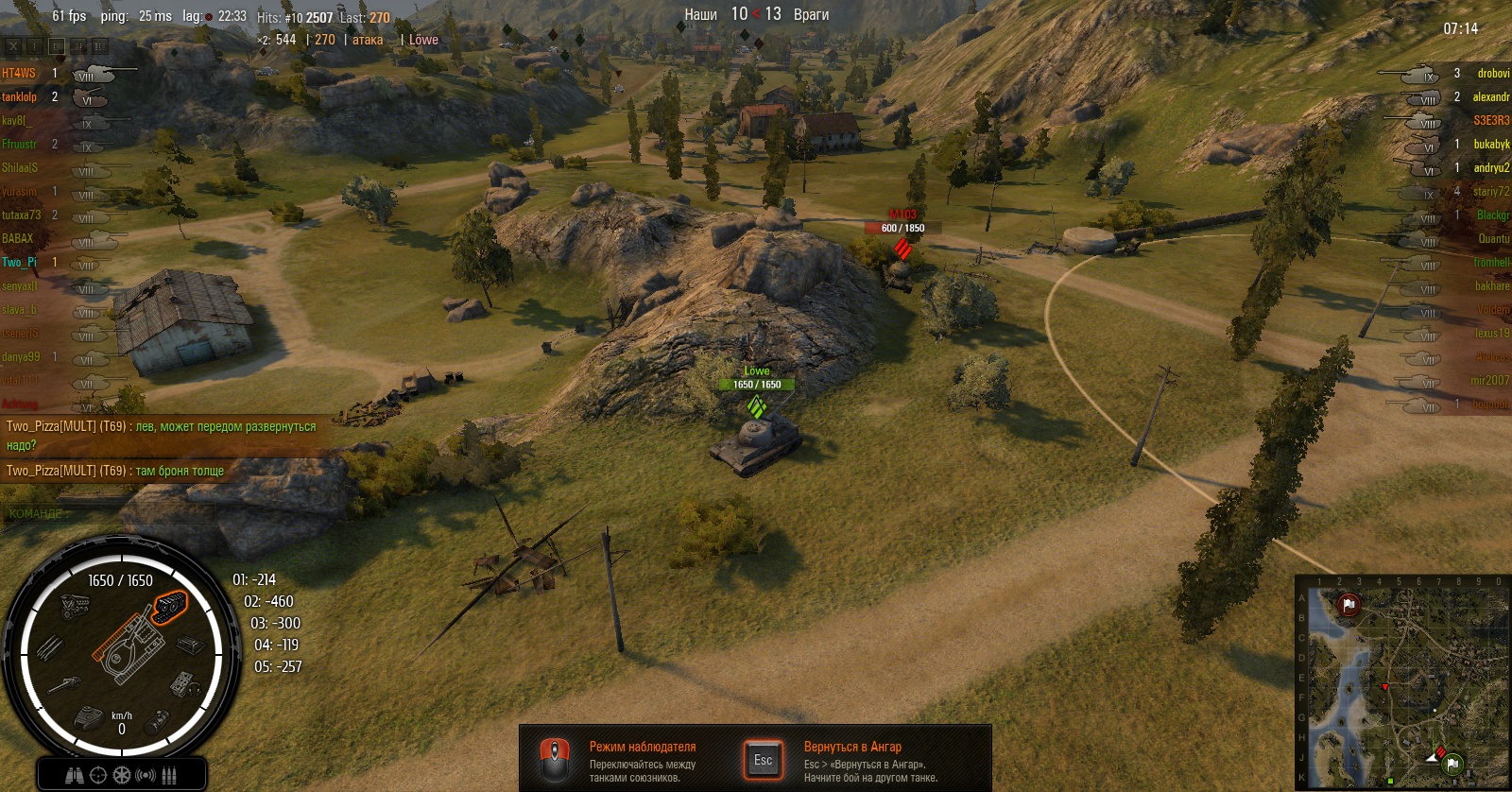Pick enemy drobovi in the enemy roster
Image resolution: width=1512 pixels, height=792 pixels.
click(1493, 73)
